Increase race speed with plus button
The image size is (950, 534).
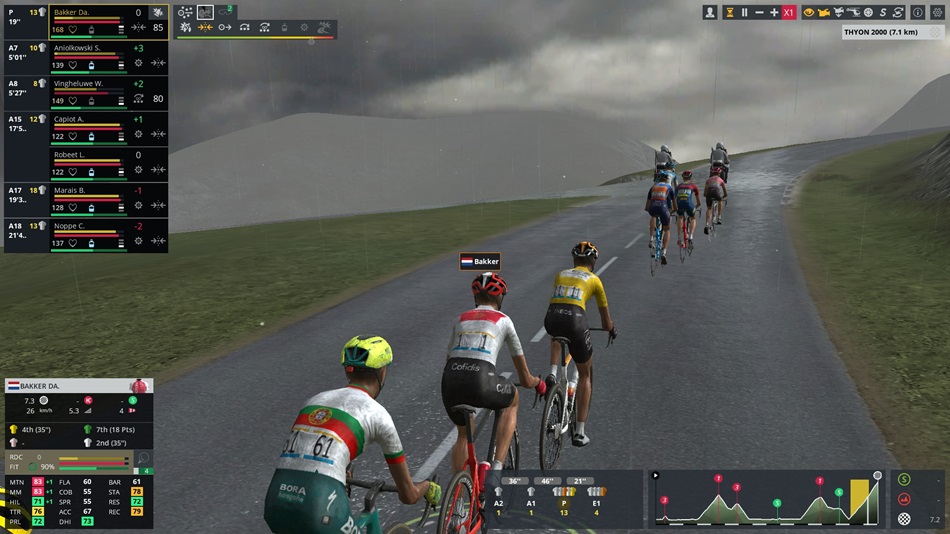[x=774, y=12]
